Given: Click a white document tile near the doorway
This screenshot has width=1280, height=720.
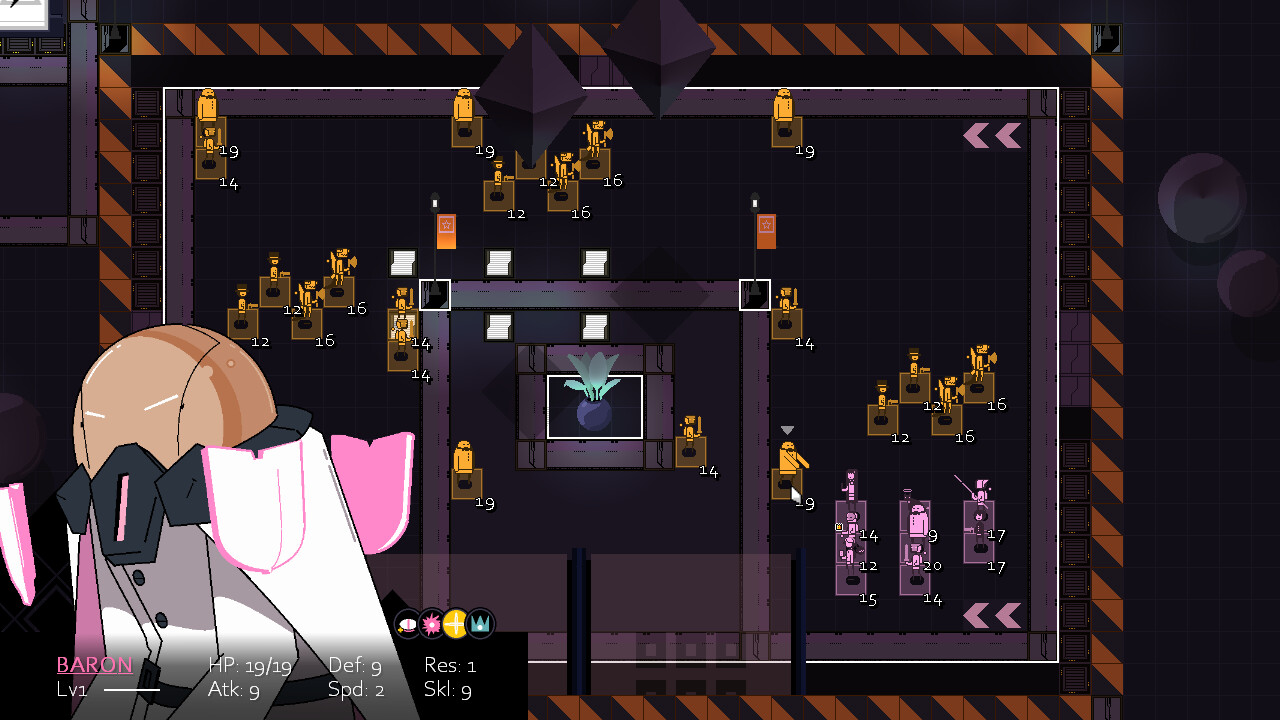Looking at the screenshot, I should click(x=403, y=263).
